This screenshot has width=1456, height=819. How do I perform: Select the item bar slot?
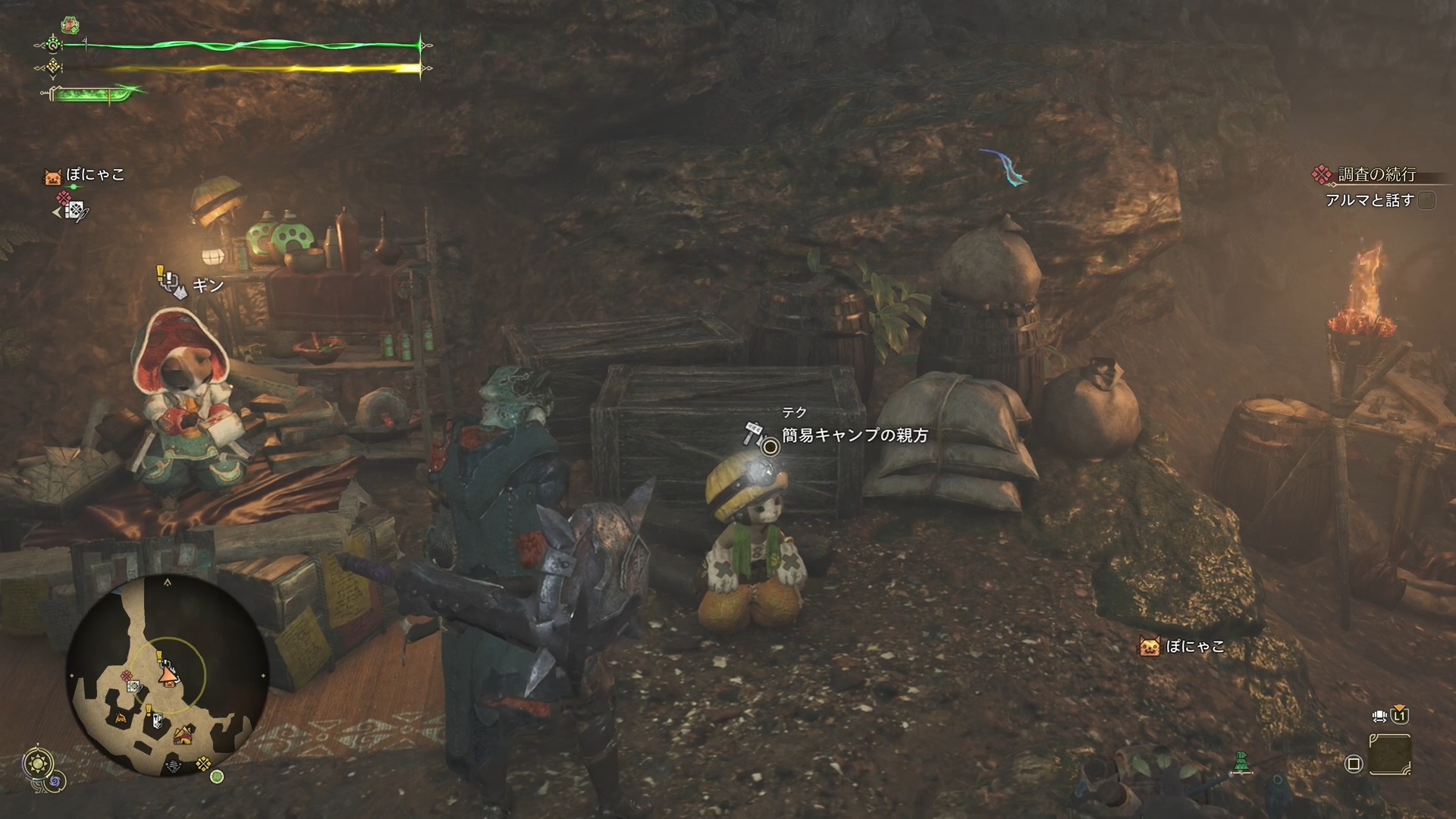(x=1390, y=755)
